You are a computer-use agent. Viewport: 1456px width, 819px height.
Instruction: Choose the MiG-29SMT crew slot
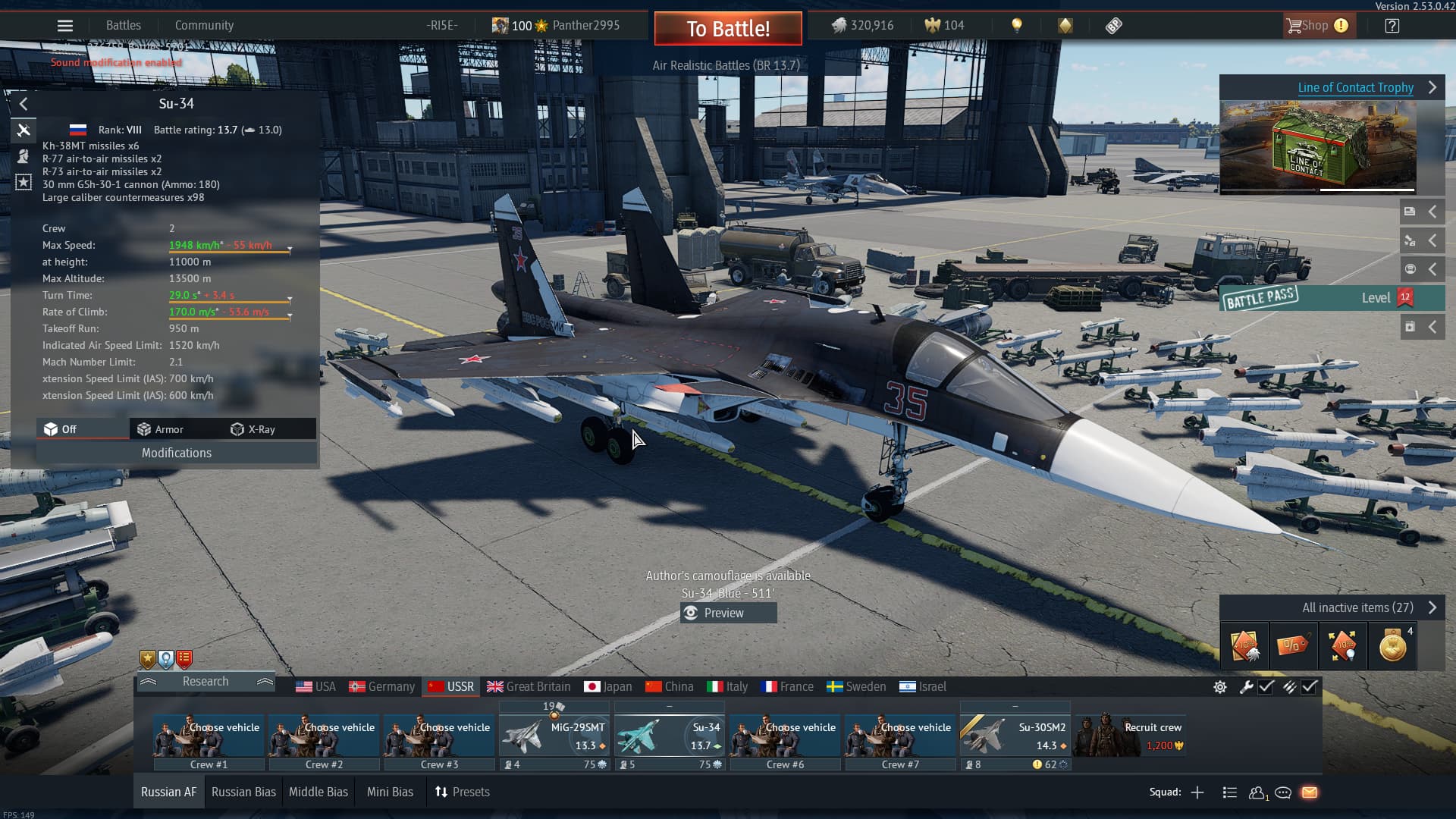pyautogui.click(x=554, y=736)
